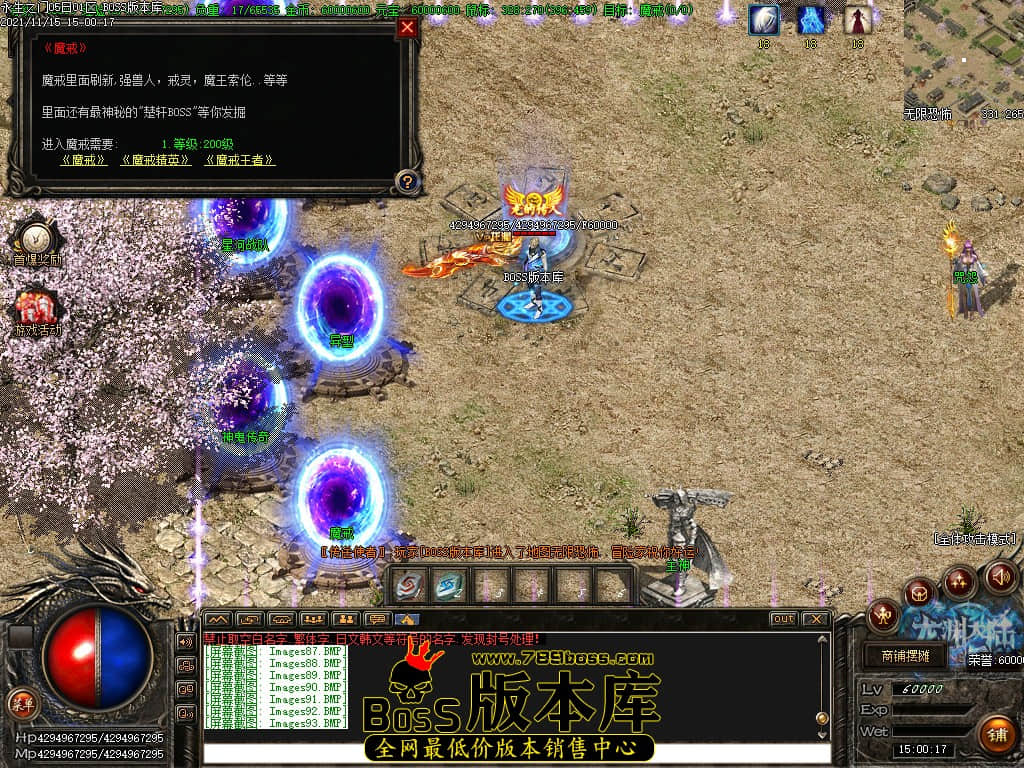Select the 《魔戒精英》 option
This screenshot has width=1024, height=768.
coord(155,160)
